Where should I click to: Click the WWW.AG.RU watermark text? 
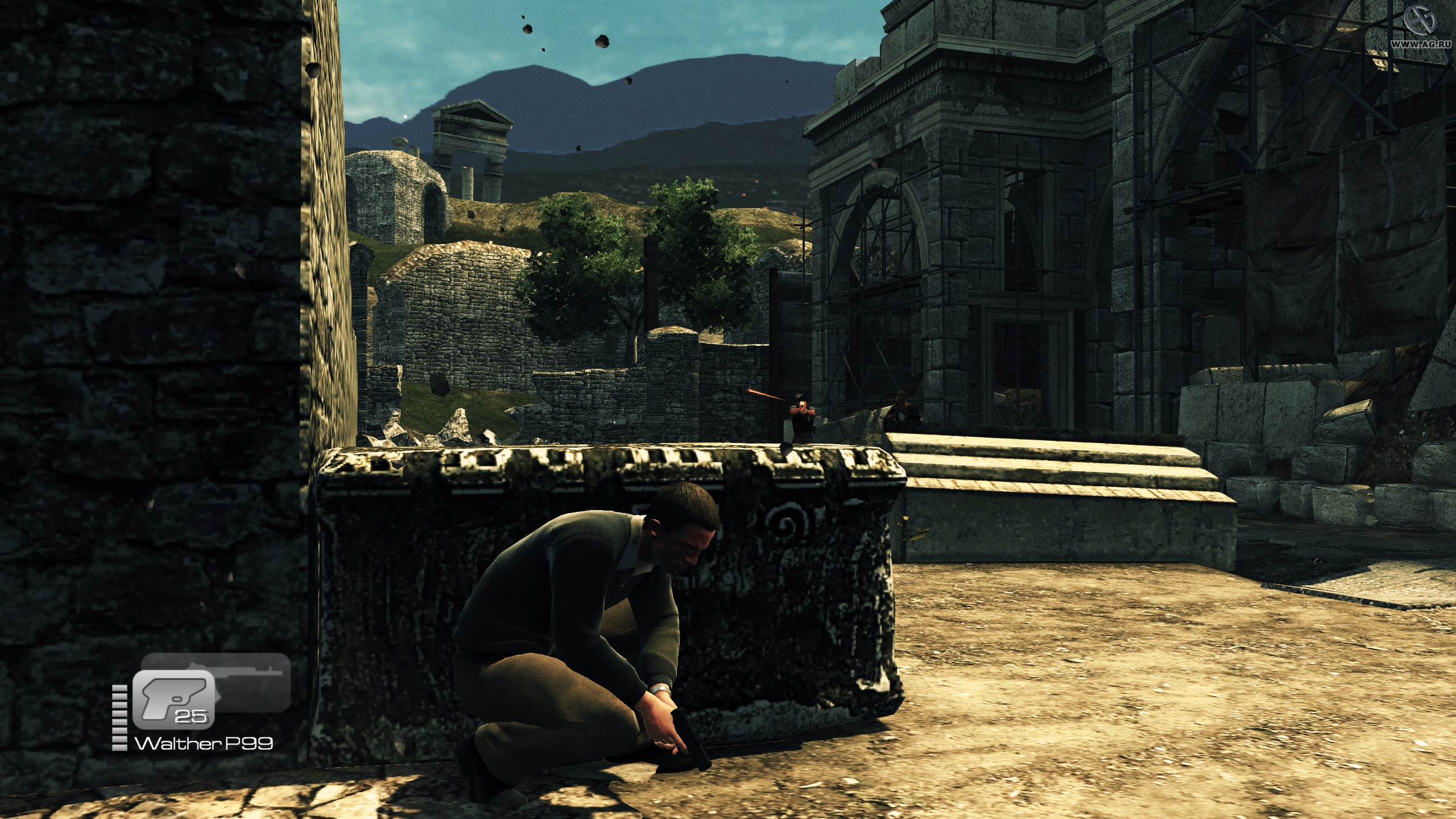tap(1422, 45)
